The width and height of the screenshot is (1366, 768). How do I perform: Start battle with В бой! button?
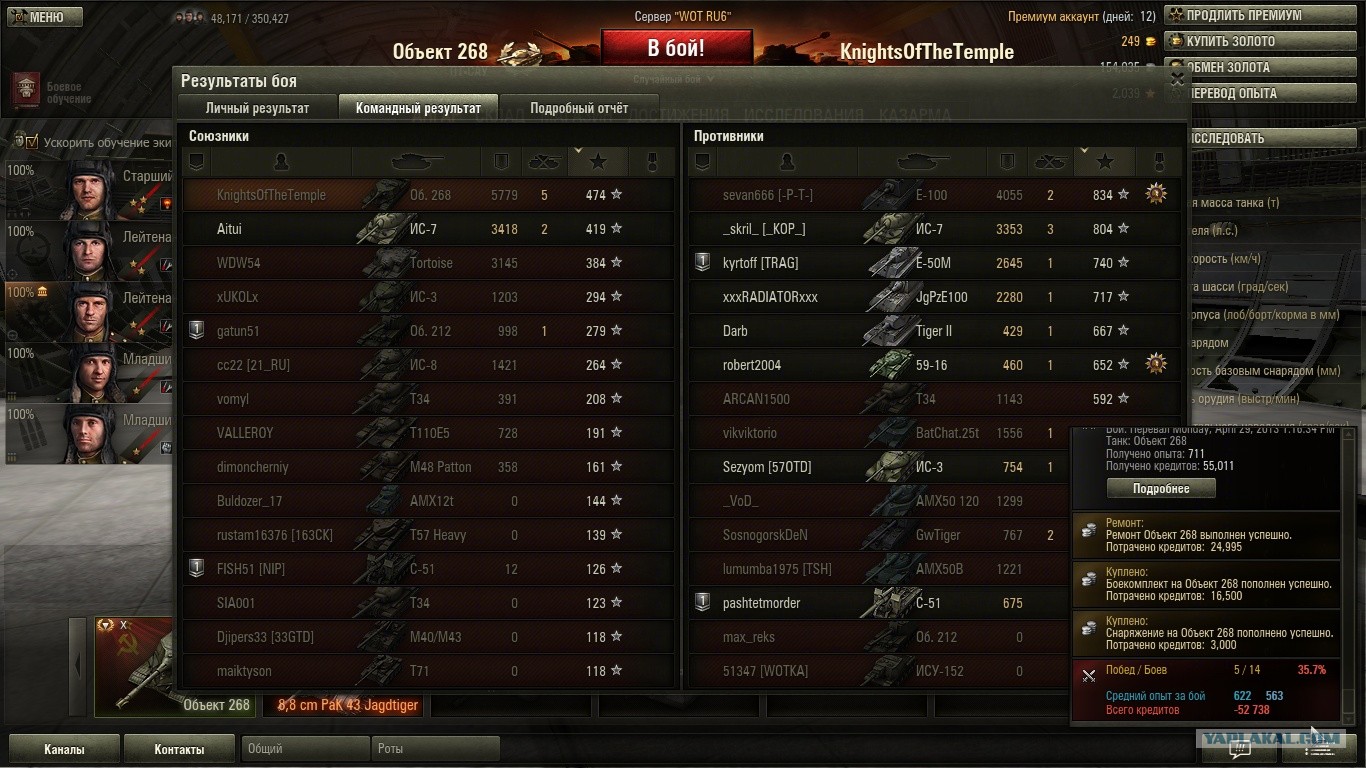tap(676, 48)
